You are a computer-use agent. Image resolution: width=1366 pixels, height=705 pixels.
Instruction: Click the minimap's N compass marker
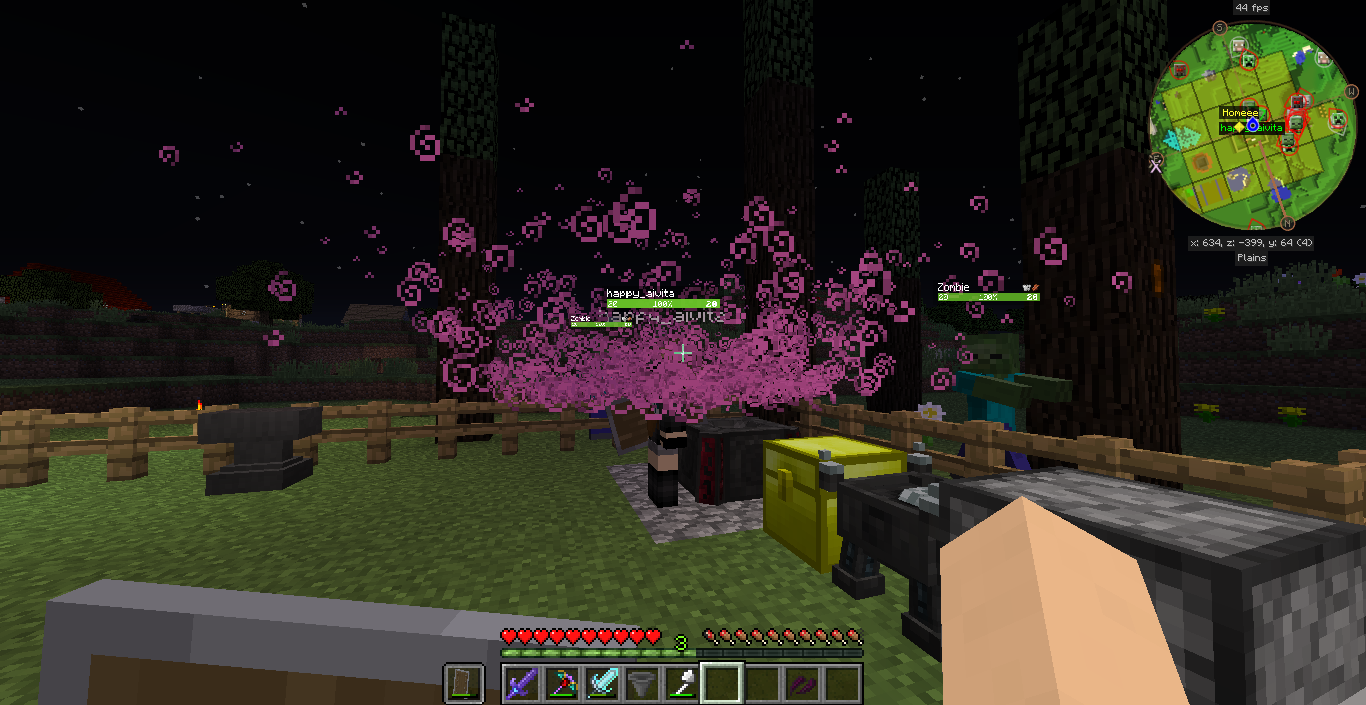coord(1287,223)
